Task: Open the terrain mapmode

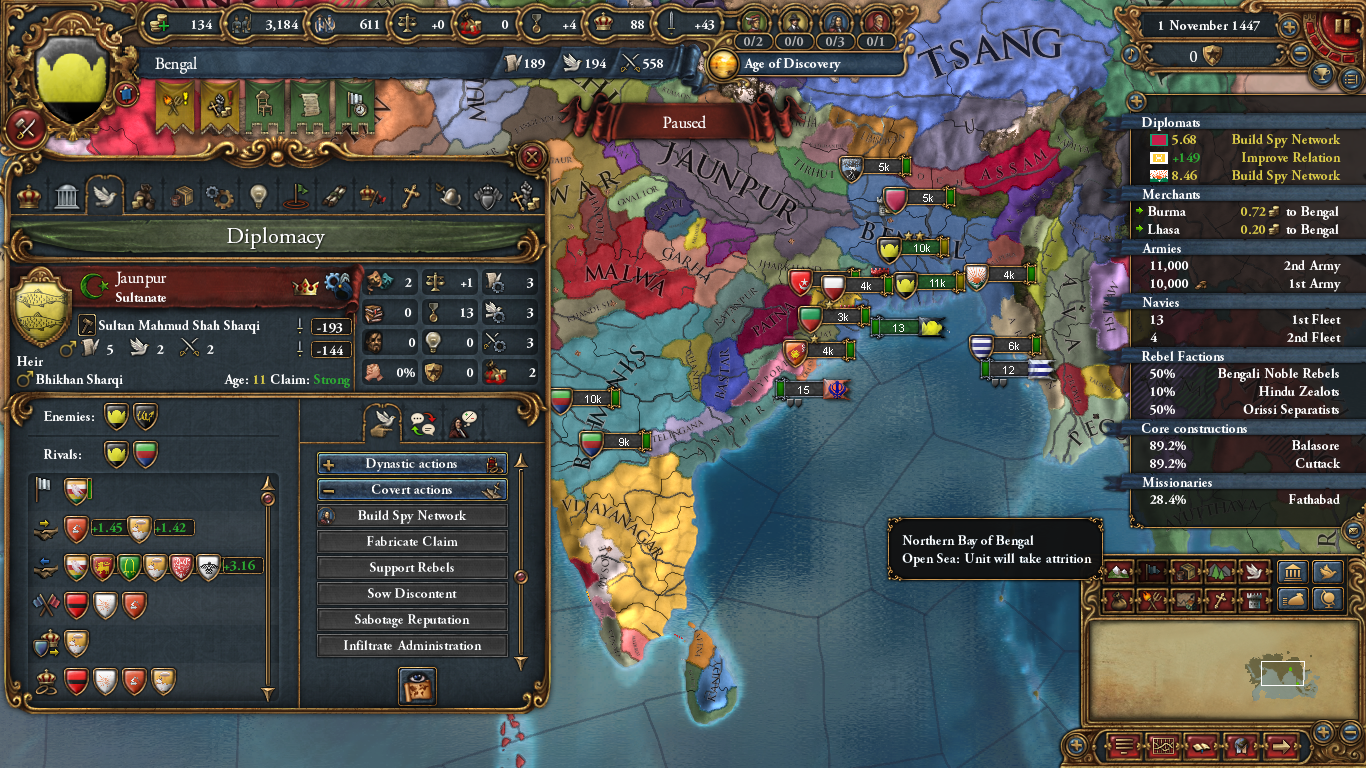Action: point(1119,571)
